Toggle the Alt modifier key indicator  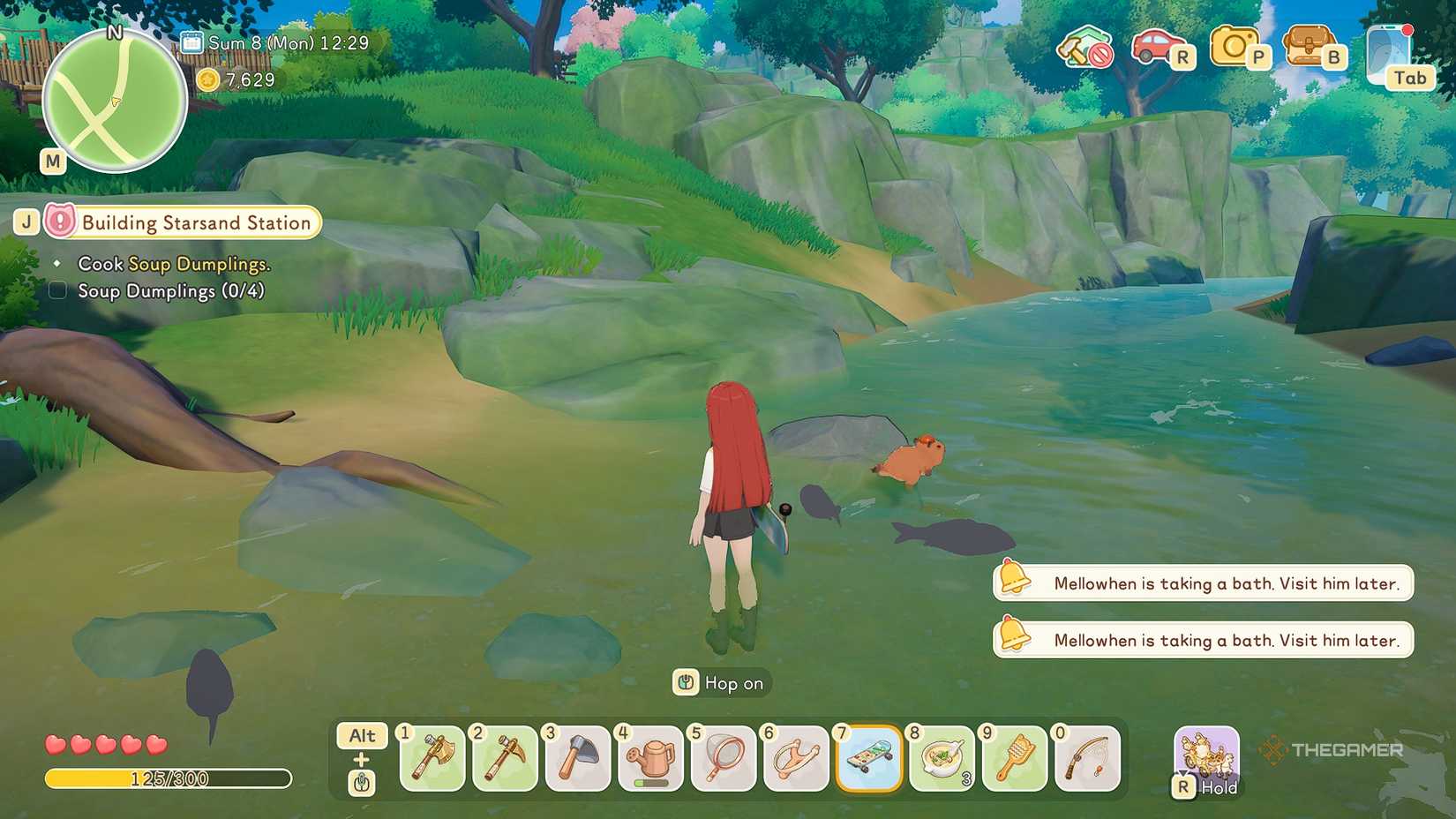(361, 735)
